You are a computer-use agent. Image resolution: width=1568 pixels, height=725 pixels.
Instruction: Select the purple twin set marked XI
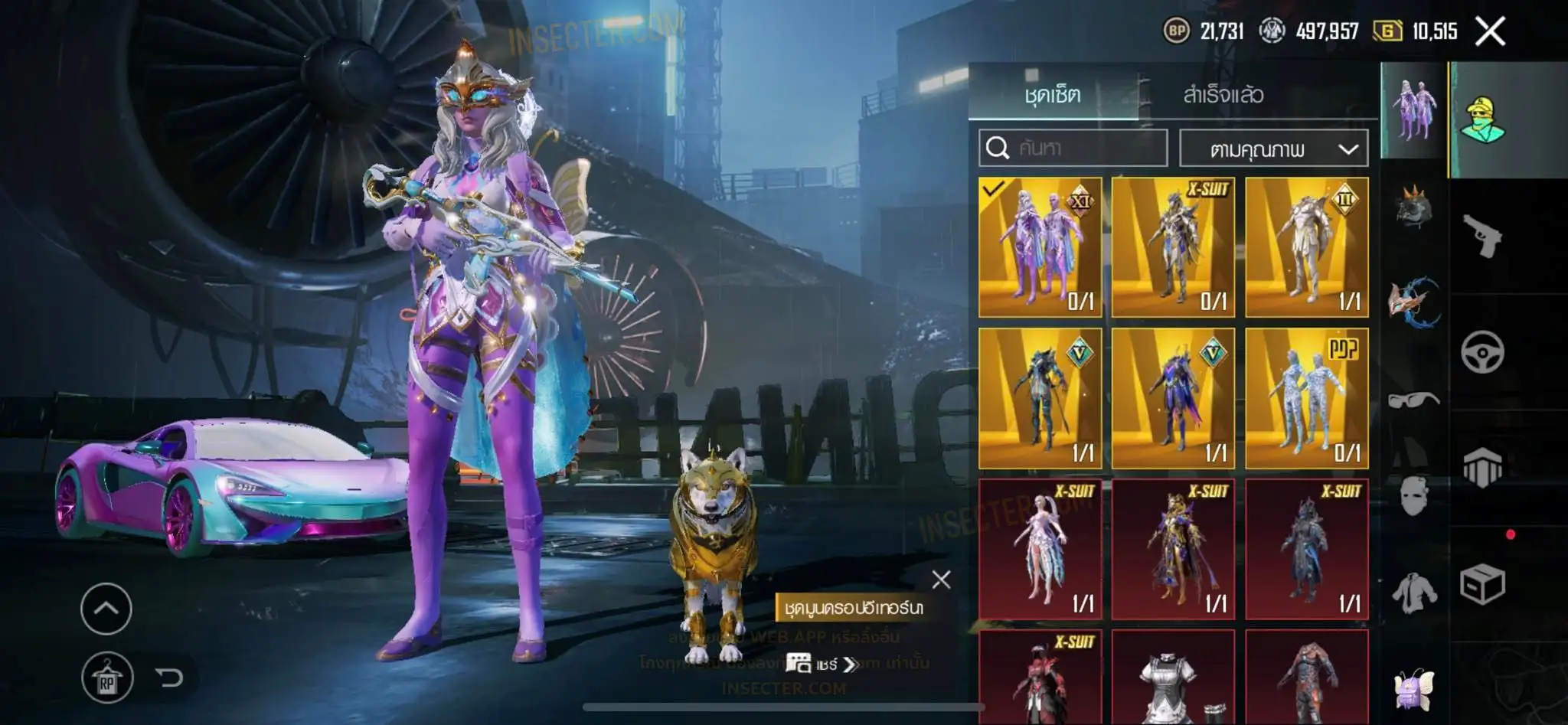click(1040, 247)
